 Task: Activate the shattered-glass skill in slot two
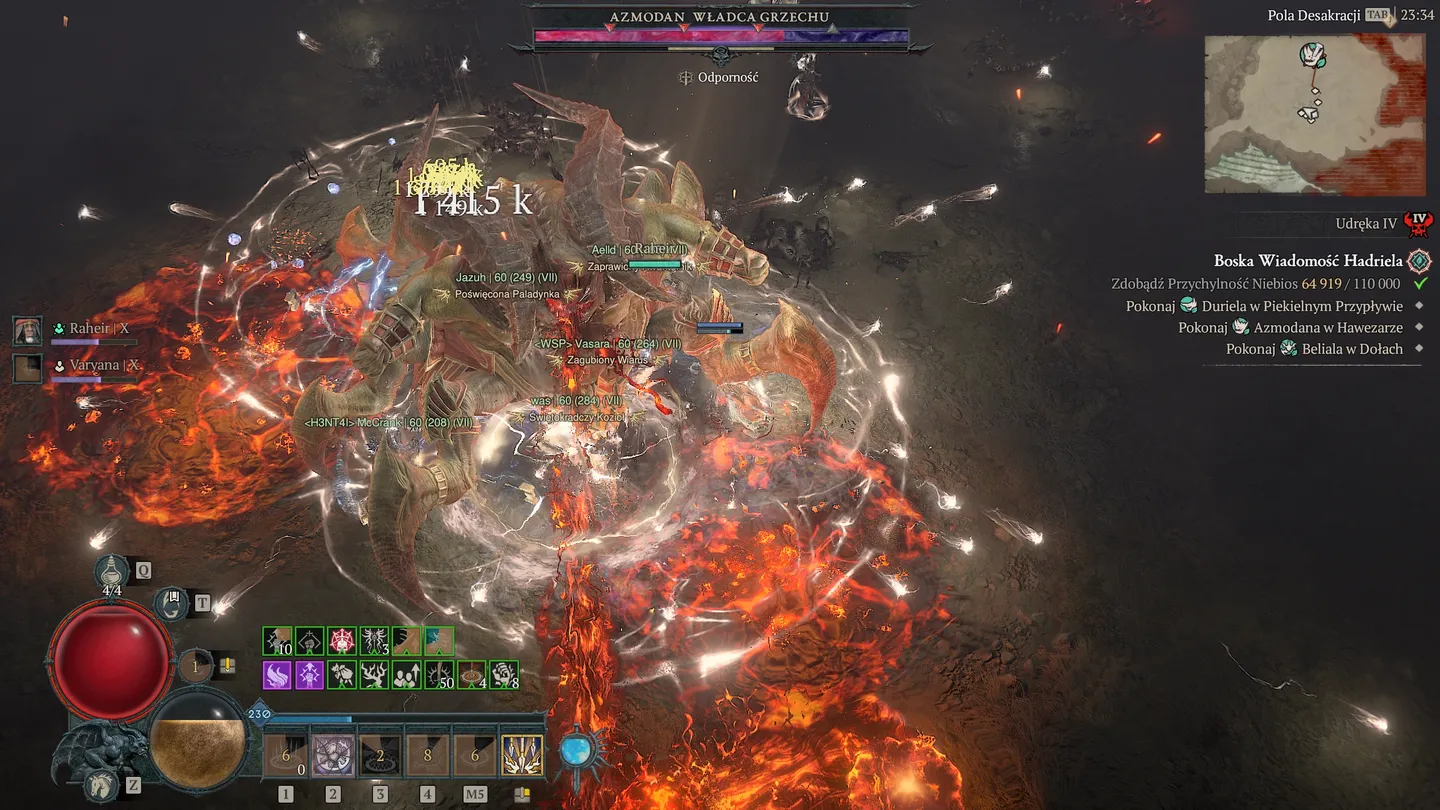pyautogui.click(x=333, y=756)
